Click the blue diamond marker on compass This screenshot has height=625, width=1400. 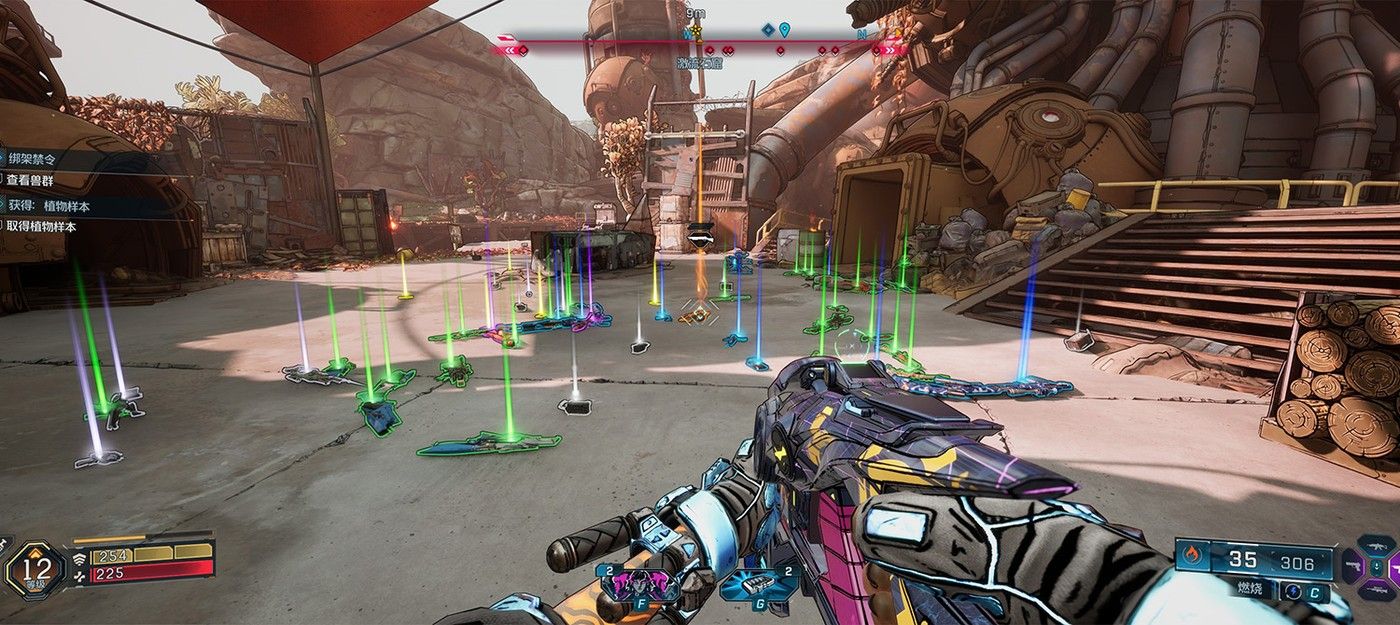767,31
